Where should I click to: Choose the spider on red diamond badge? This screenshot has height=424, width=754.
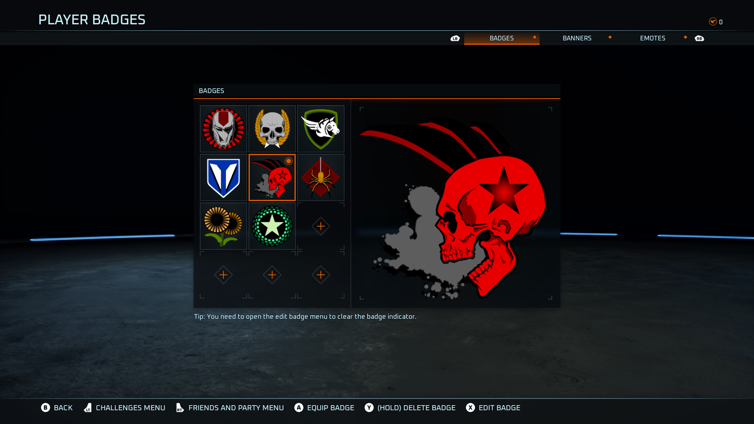[320, 178]
